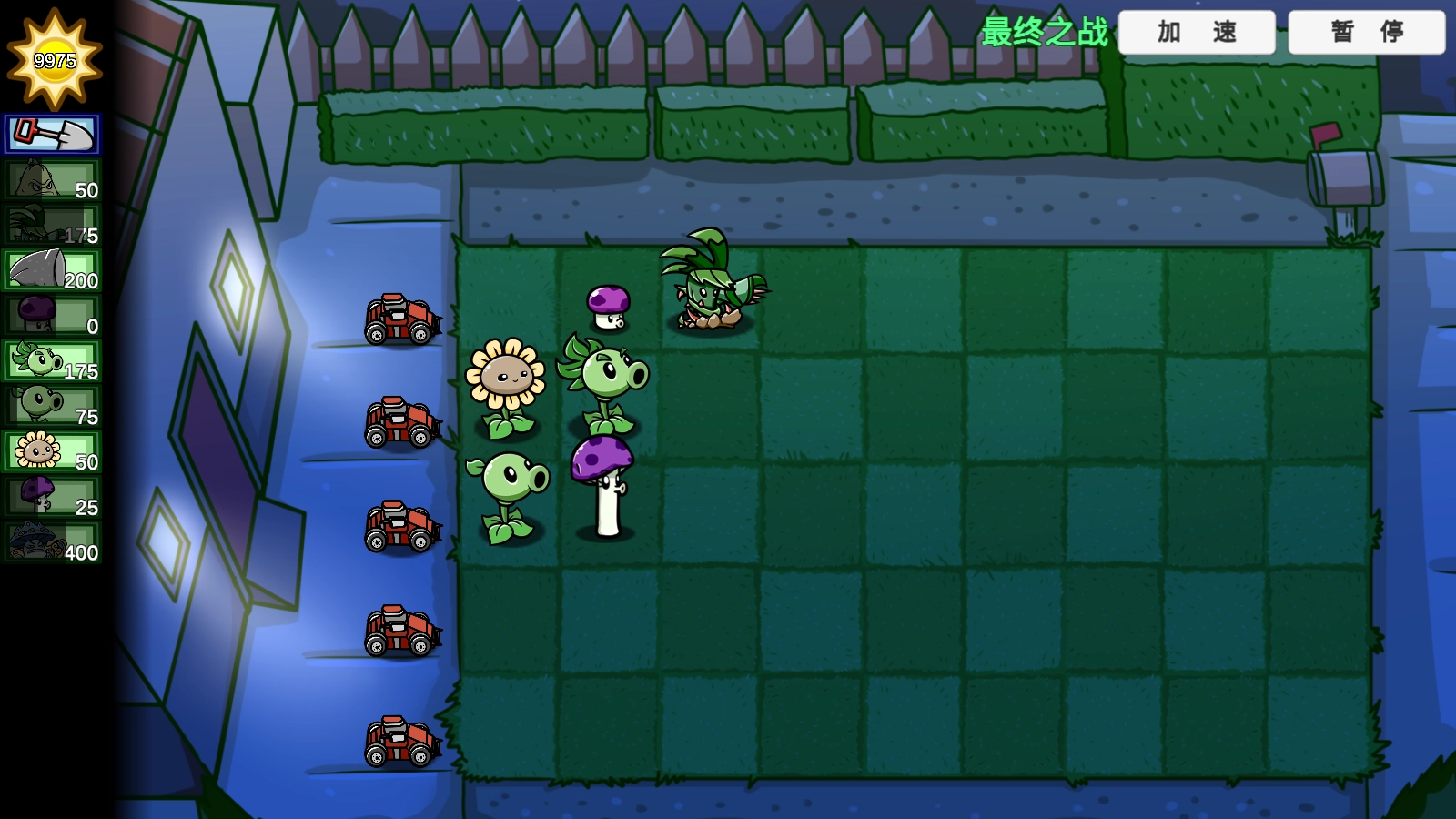Screen dimensions: 1456x819
Task: Click the tall purple-capped mushroom on the lawn
Action: point(601,473)
